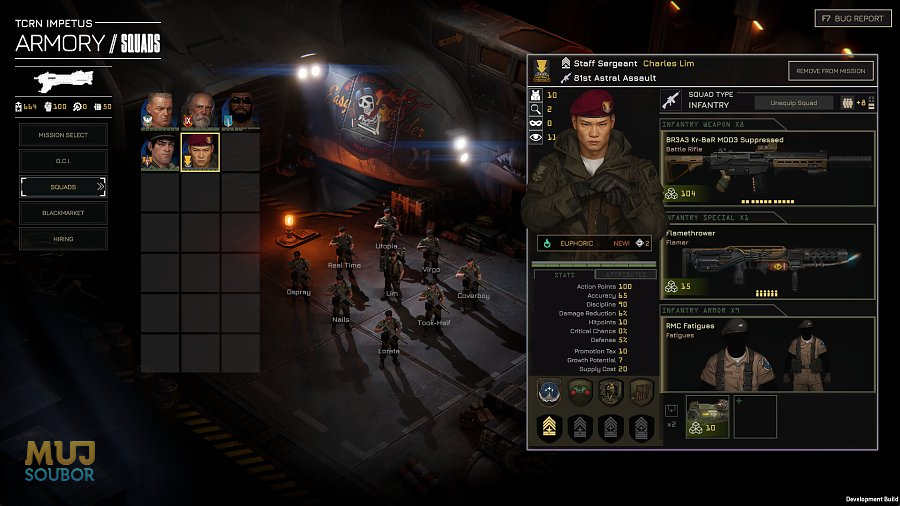Go to the Hiring menu
This screenshot has width=900, height=506.
point(63,239)
